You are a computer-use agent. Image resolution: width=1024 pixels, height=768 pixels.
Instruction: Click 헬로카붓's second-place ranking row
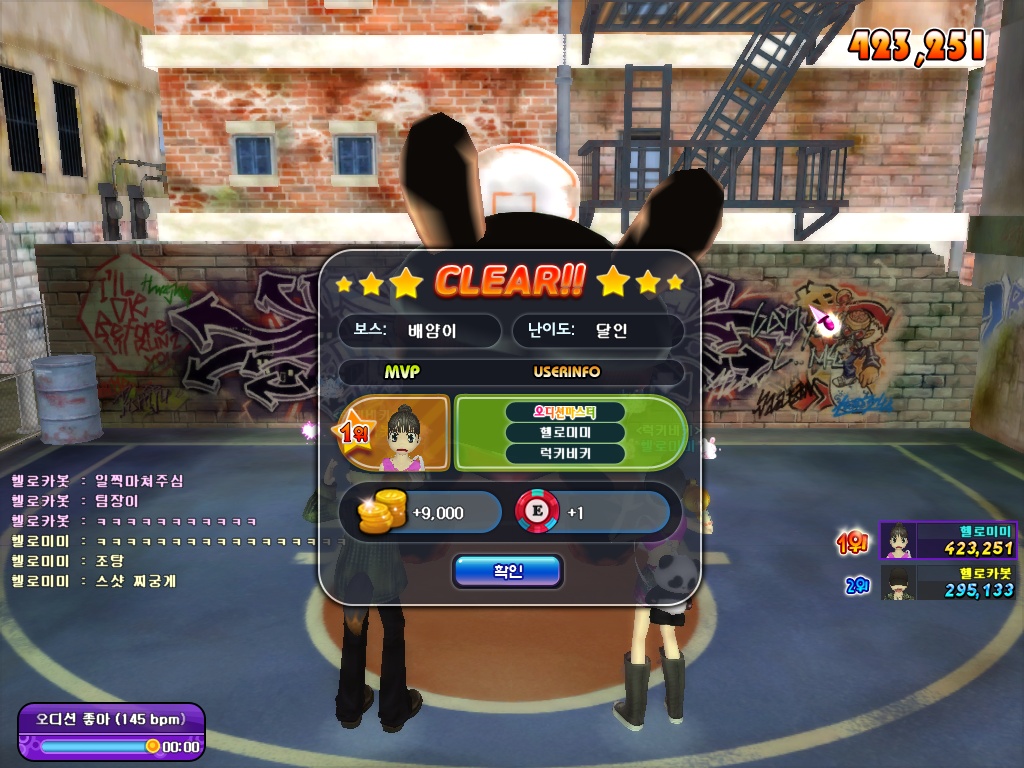coord(946,582)
